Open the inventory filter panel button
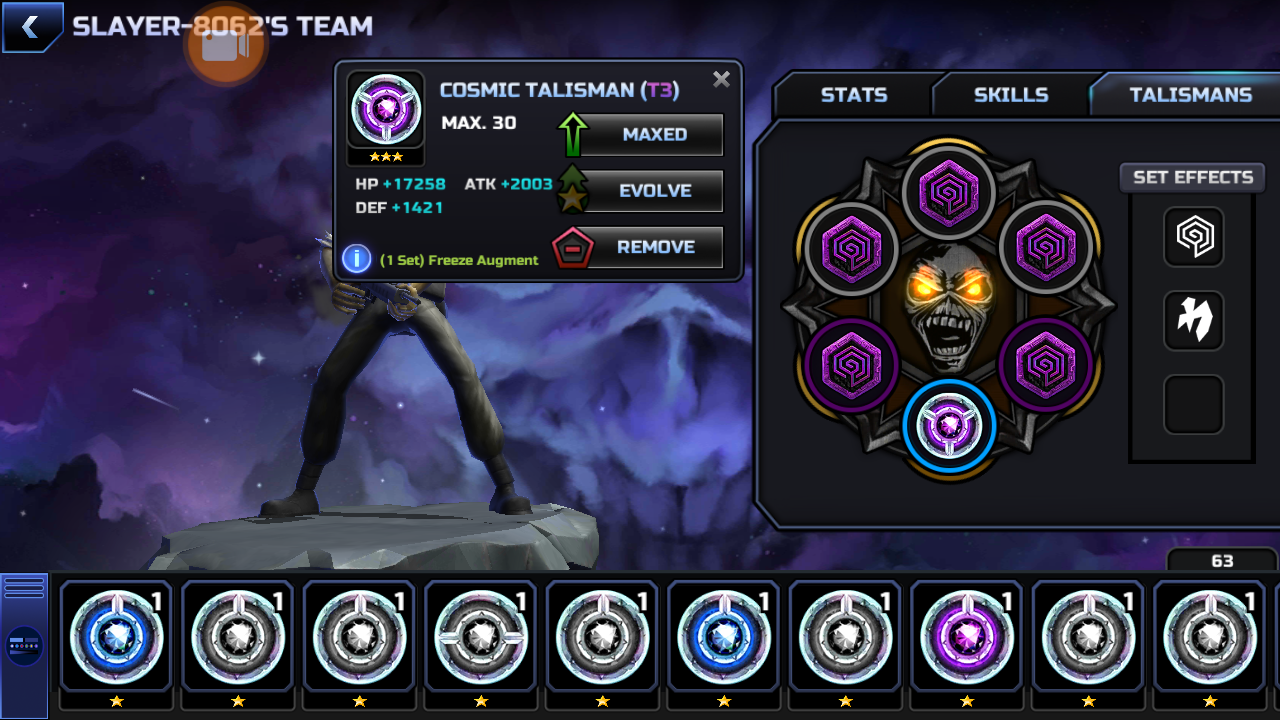 pos(24,645)
